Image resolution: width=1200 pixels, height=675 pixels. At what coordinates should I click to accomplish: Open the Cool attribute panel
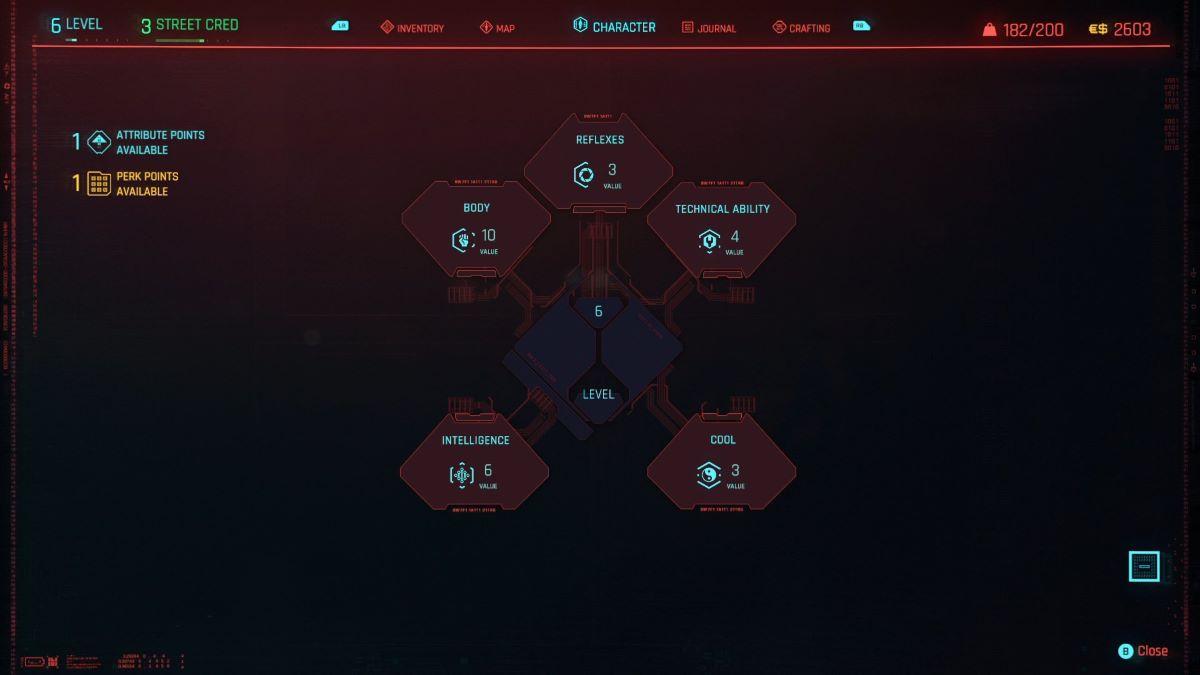pos(722,461)
